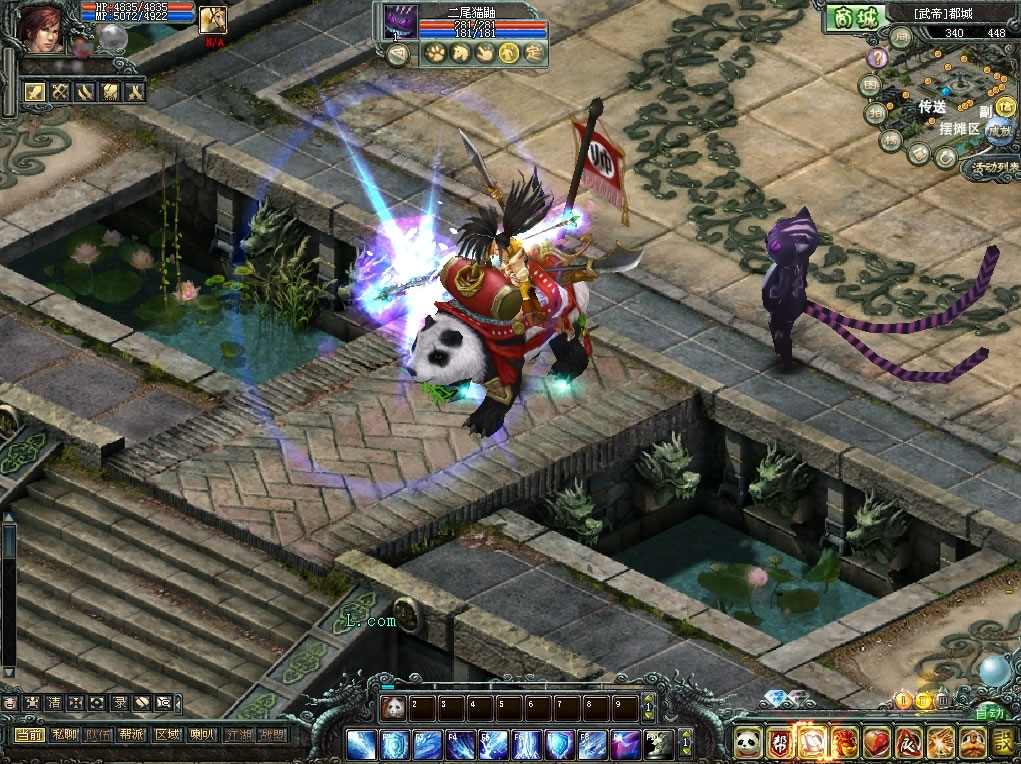Viewport: 1021px width, 764px height.
Task: Activate the blue shield skill icon
Action: point(394,744)
